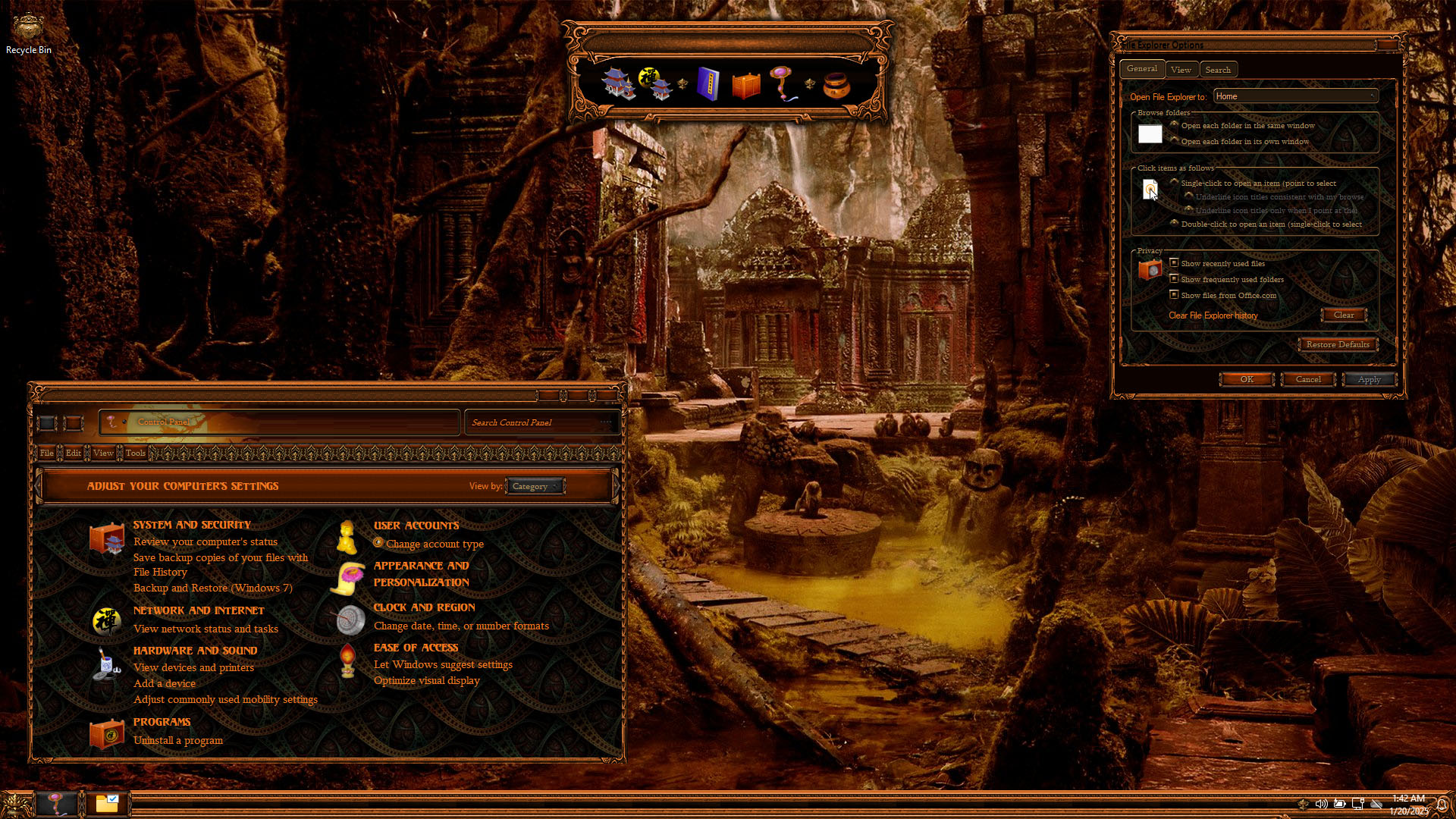The width and height of the screenshot is (1456, 819).
Task: Clear File Explorer history with Clear button
Action: point(1343,315)
